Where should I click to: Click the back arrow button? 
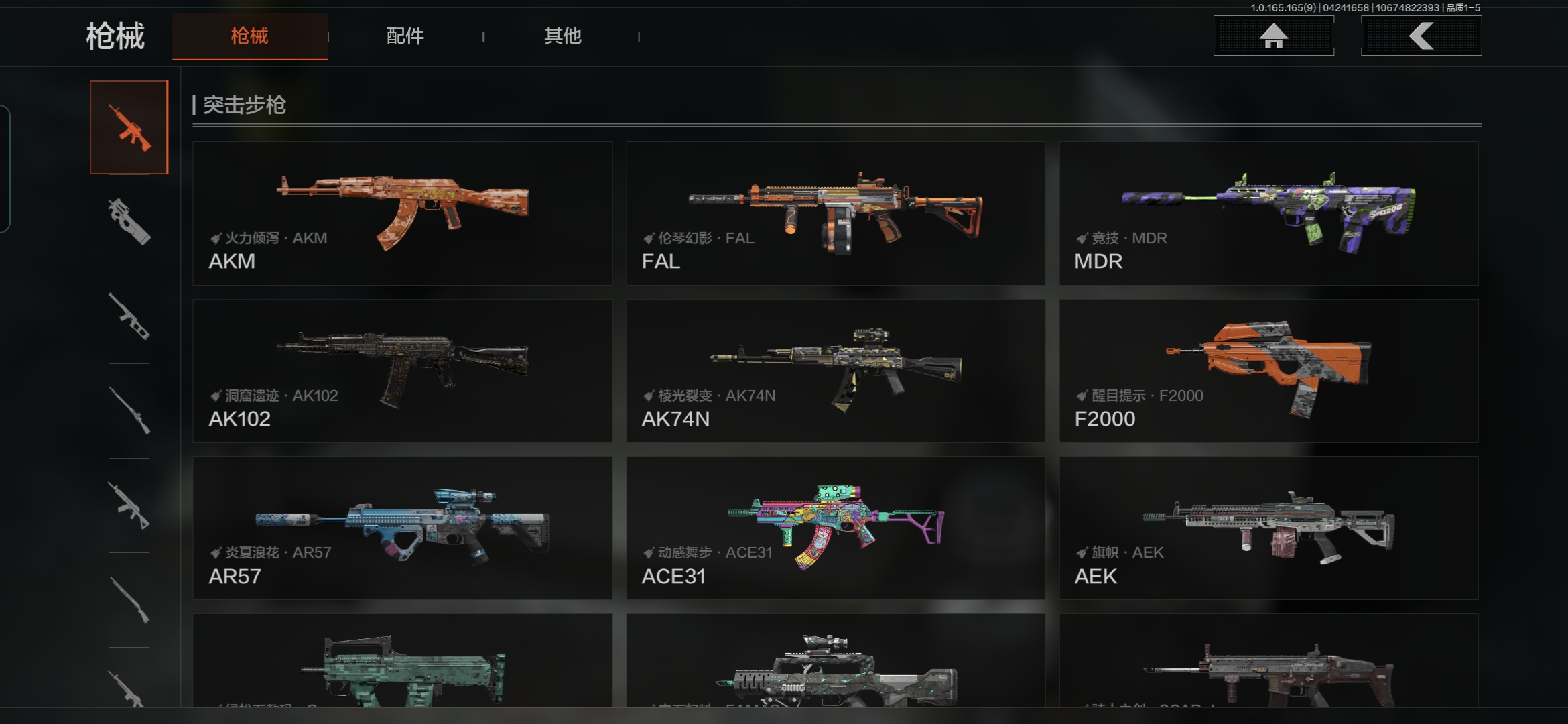click(1421, 36)
